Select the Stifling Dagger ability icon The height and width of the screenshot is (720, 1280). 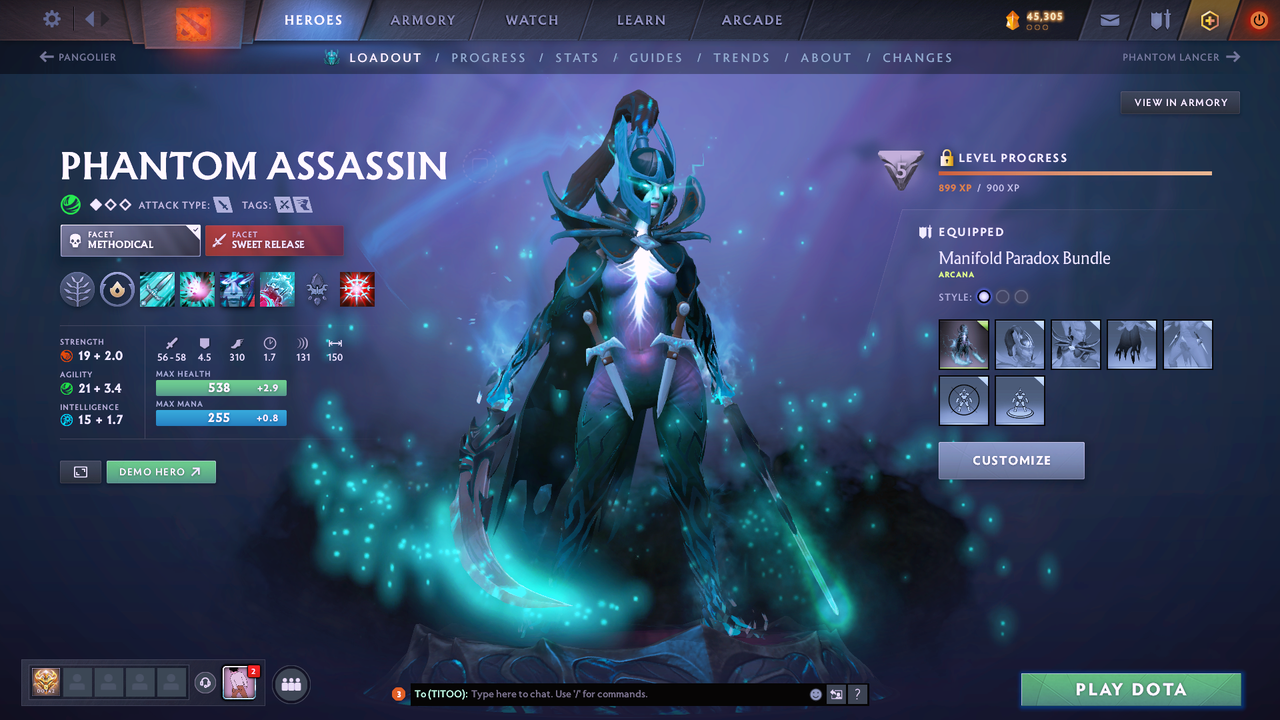(x=157, y=289)
